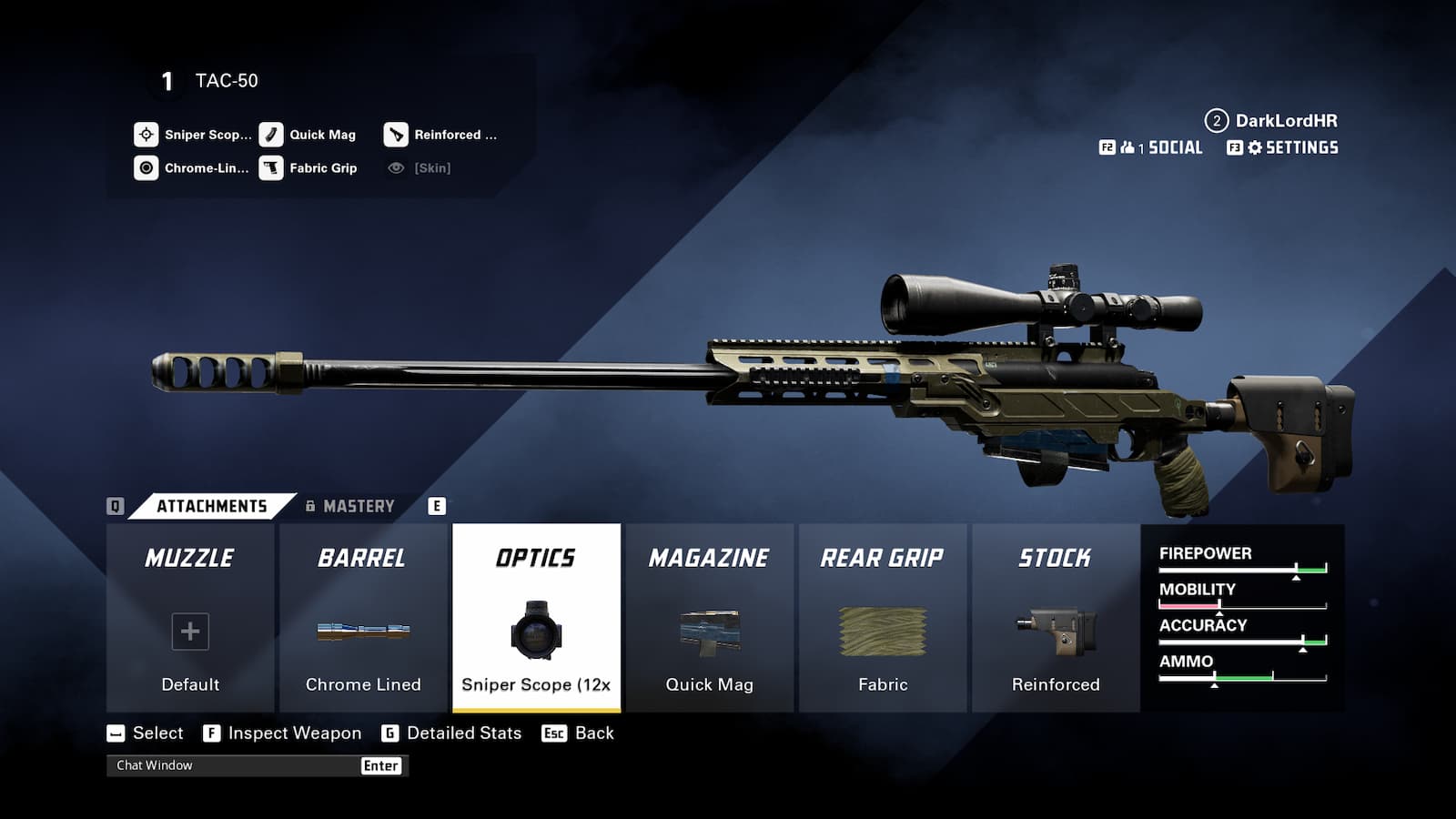Viewport: 1456px width, 819px height.
Task: Open the Chrome-Lined barrel icon near the weapon name
Action: pos(146,167)
